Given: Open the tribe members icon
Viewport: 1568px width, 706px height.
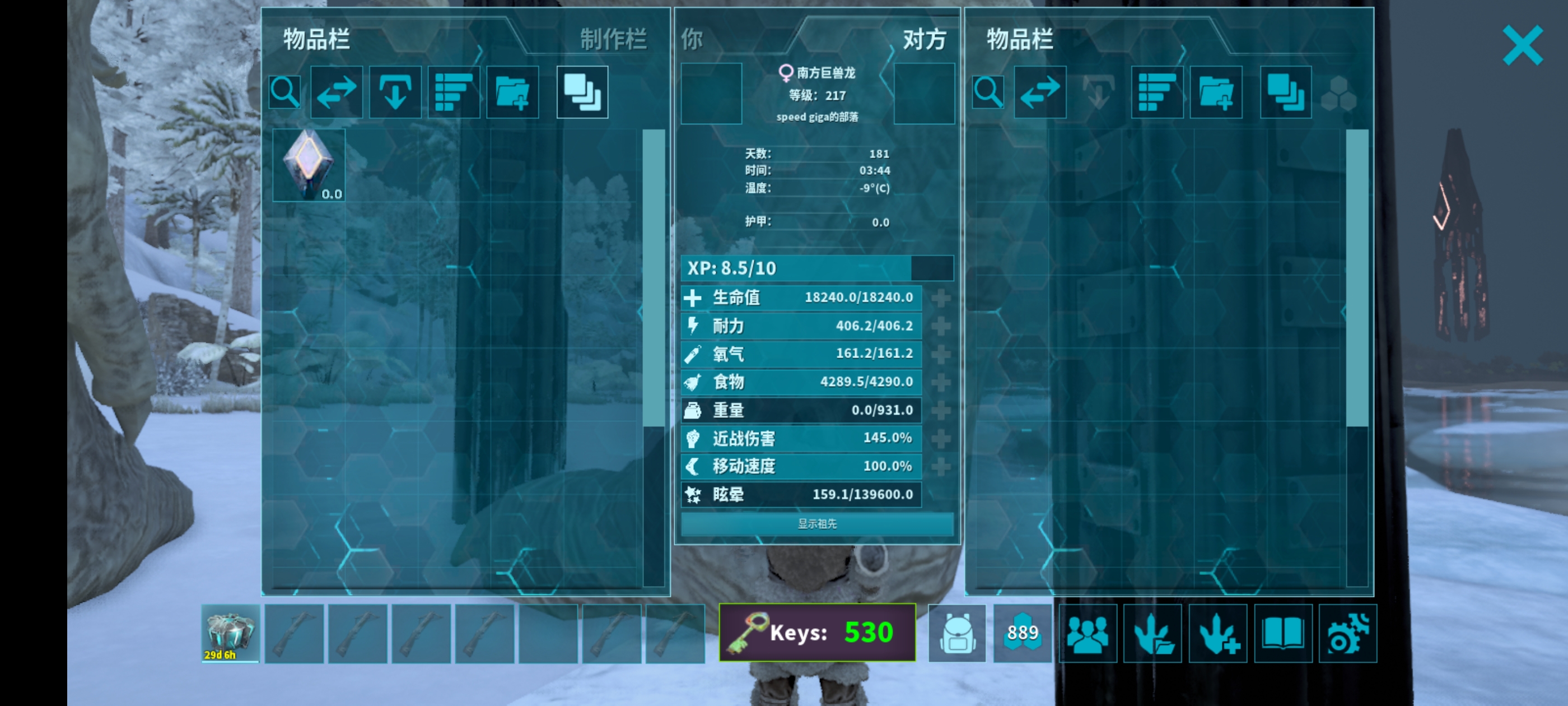Looking at the screenshot, I should (x=1088, y=634).
